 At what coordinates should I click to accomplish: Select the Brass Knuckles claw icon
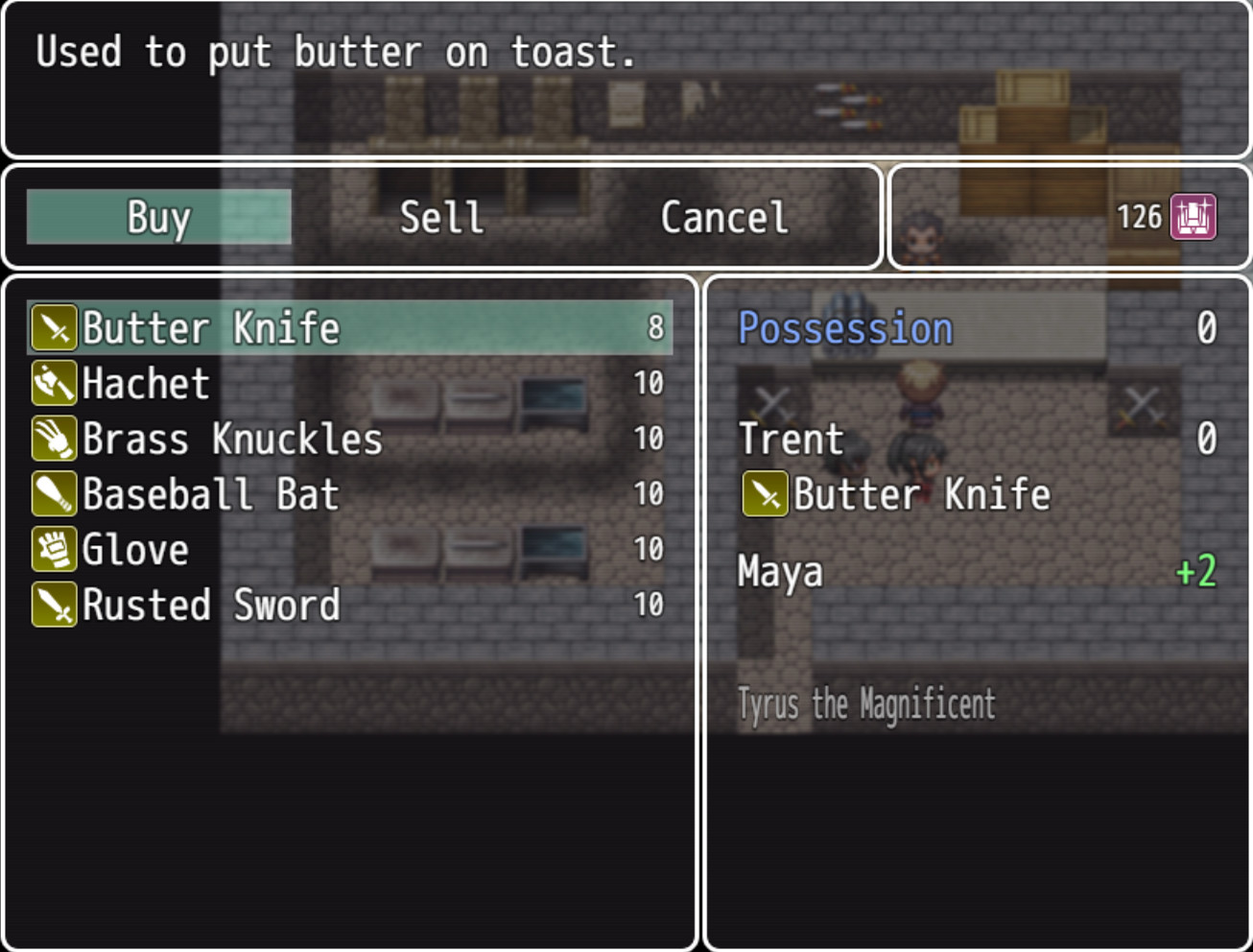pyautogui.click(x=55, y=439)
